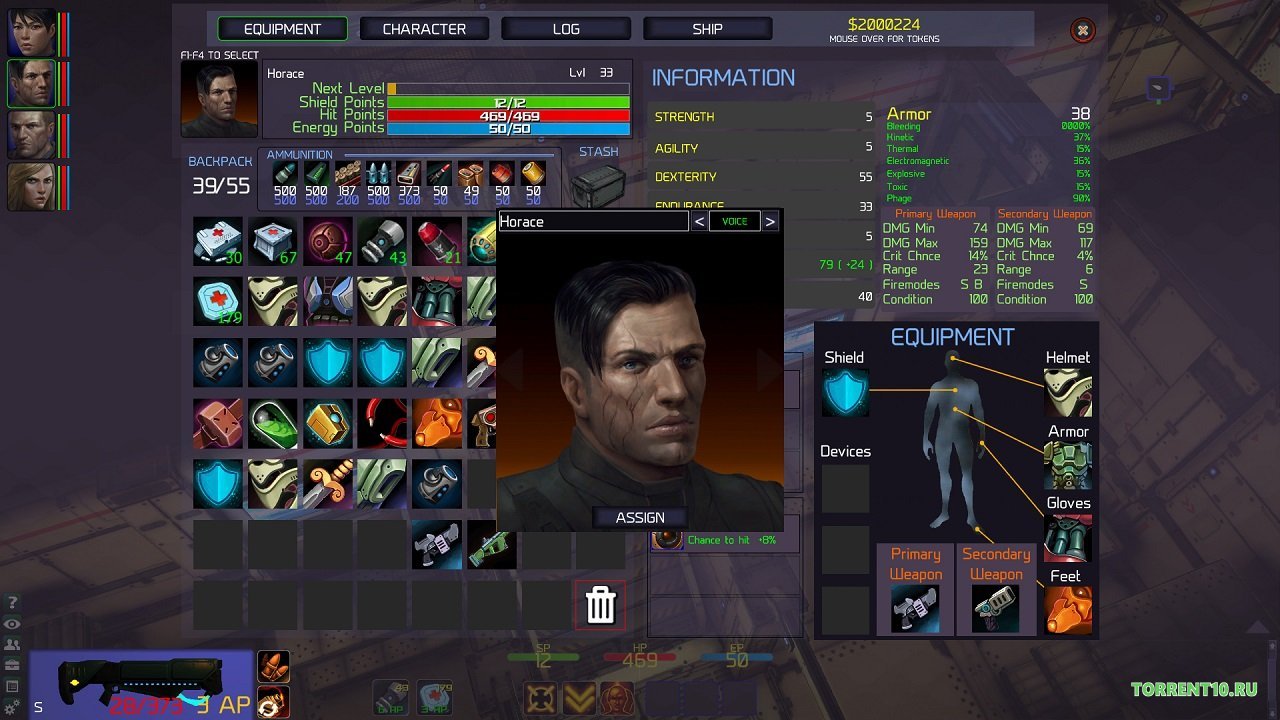1280x720 pixels.
Task: Select the equipped Gloves slot
Action: pyautogui.click(x=1068, y=537)
